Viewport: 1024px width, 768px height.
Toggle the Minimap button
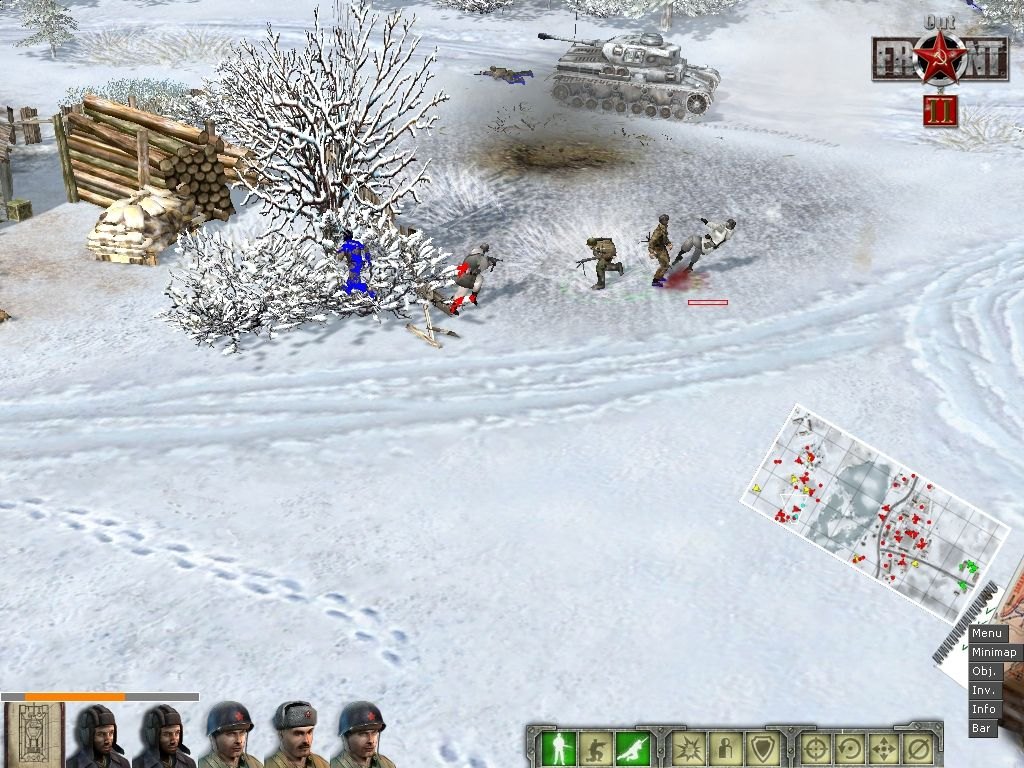[993, 652]
